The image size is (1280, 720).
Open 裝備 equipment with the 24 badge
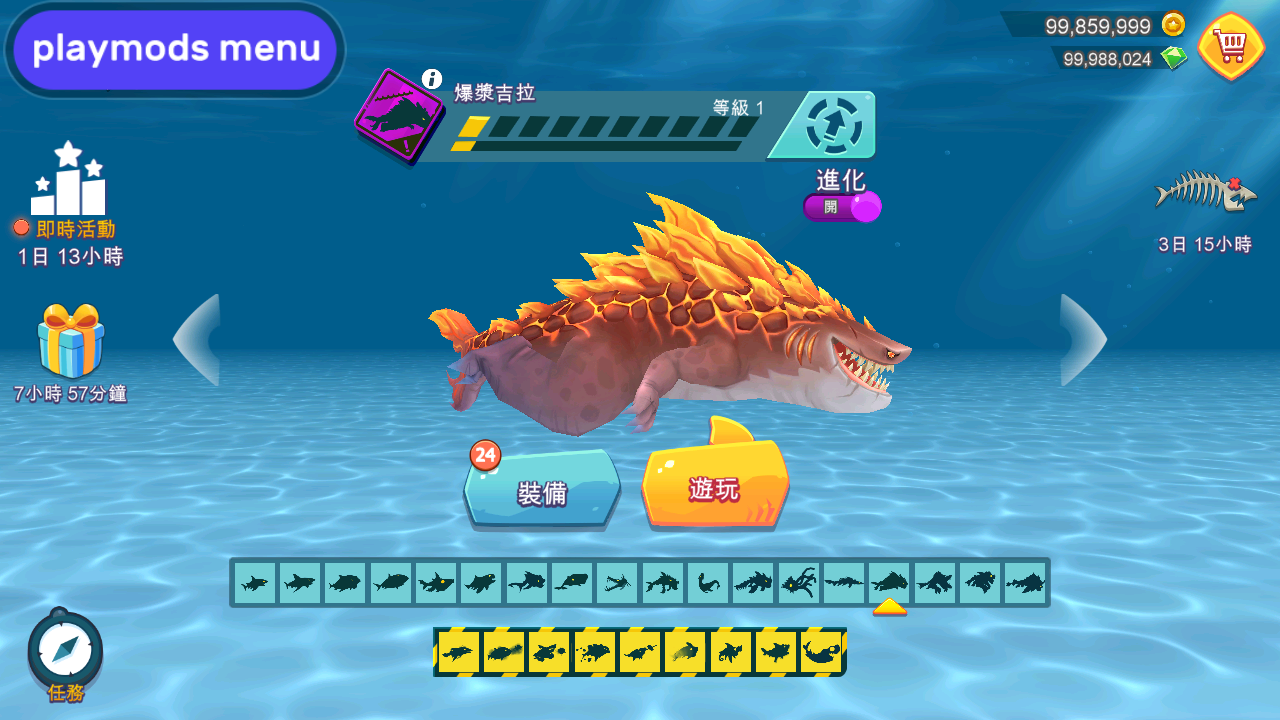coord(541,490)
